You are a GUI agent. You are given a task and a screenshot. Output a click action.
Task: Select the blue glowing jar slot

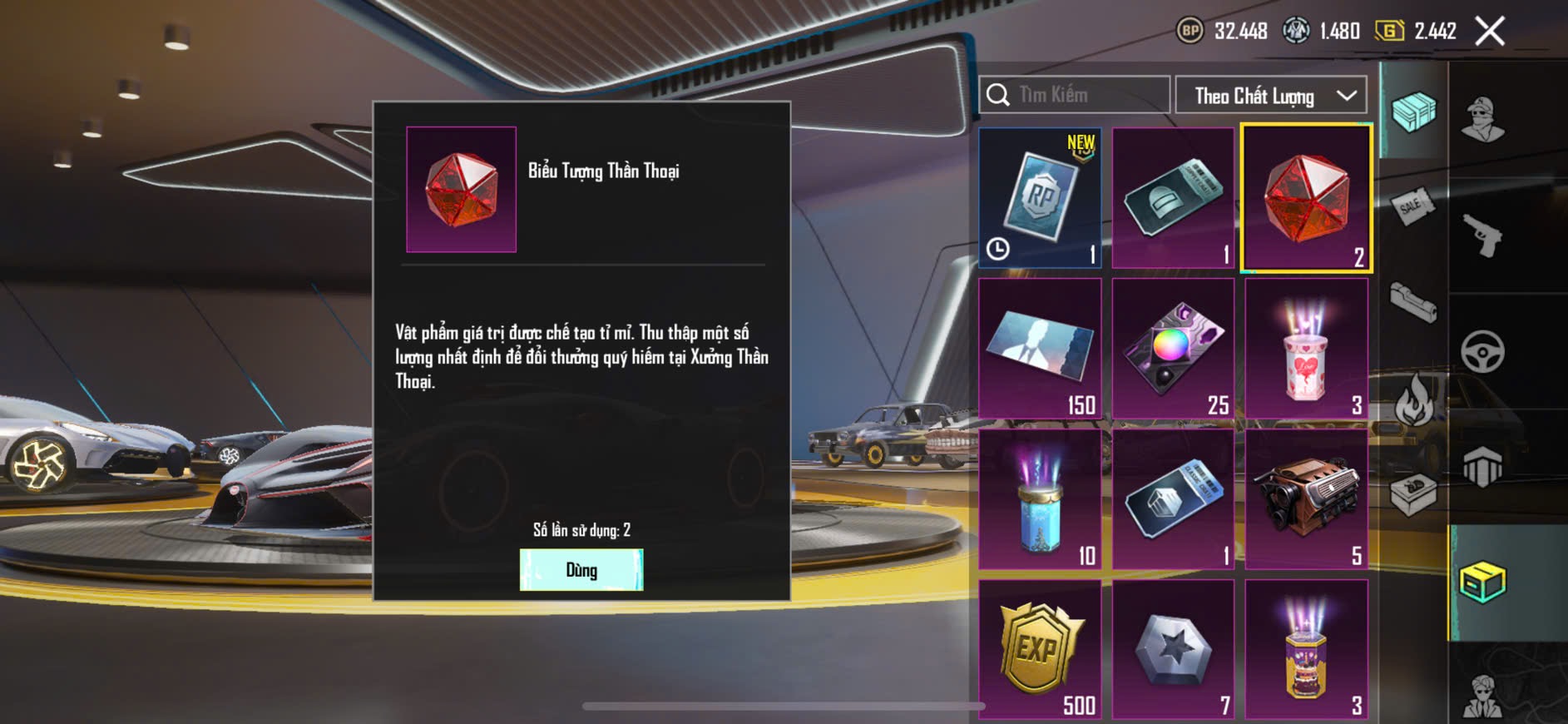pos(1040,499)
